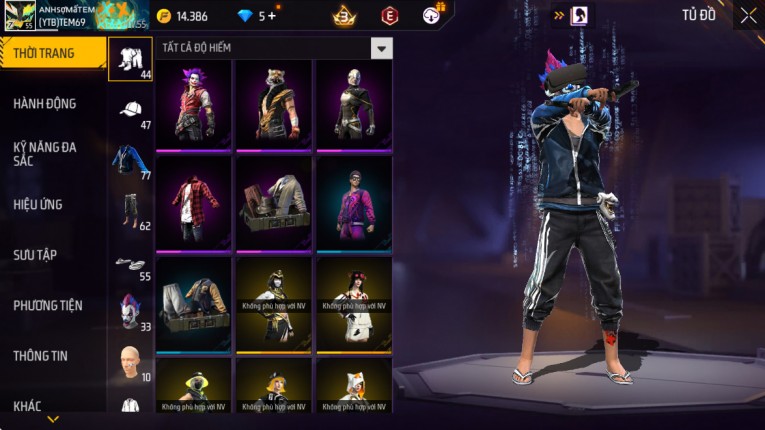Go to the SƯU TẬP tab
This screenshot has width=765, height=430.
pyautogui.click(x=35, y=255)
